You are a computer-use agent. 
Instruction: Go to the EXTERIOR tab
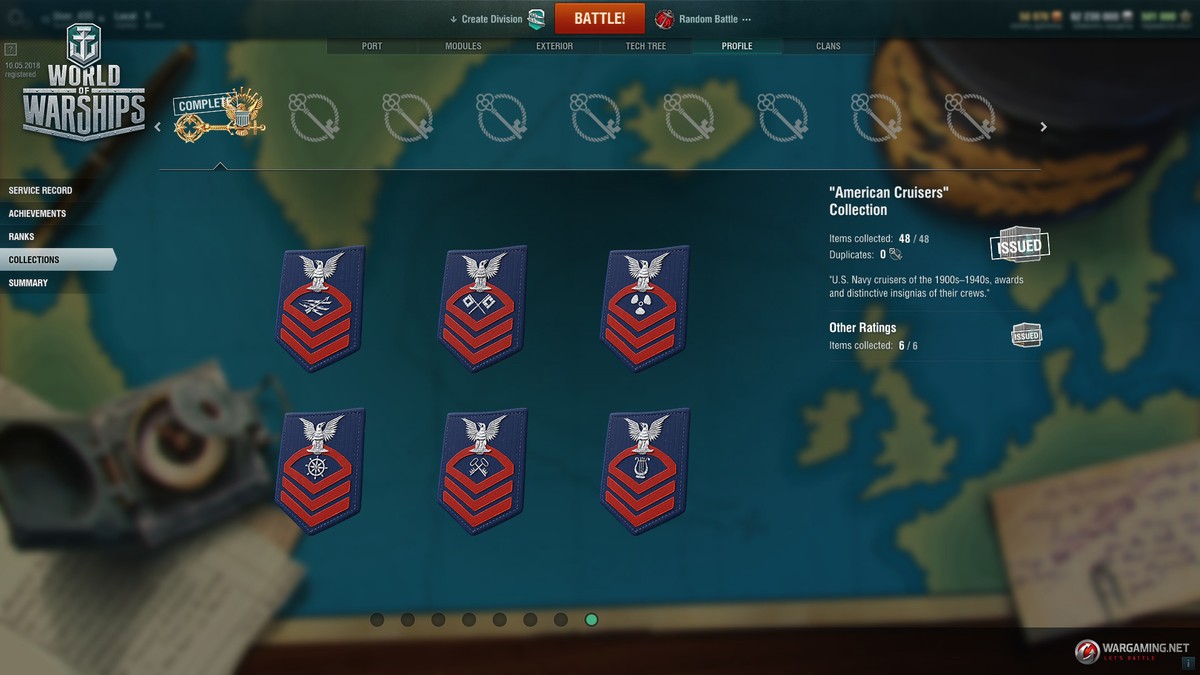pos(554,46)
